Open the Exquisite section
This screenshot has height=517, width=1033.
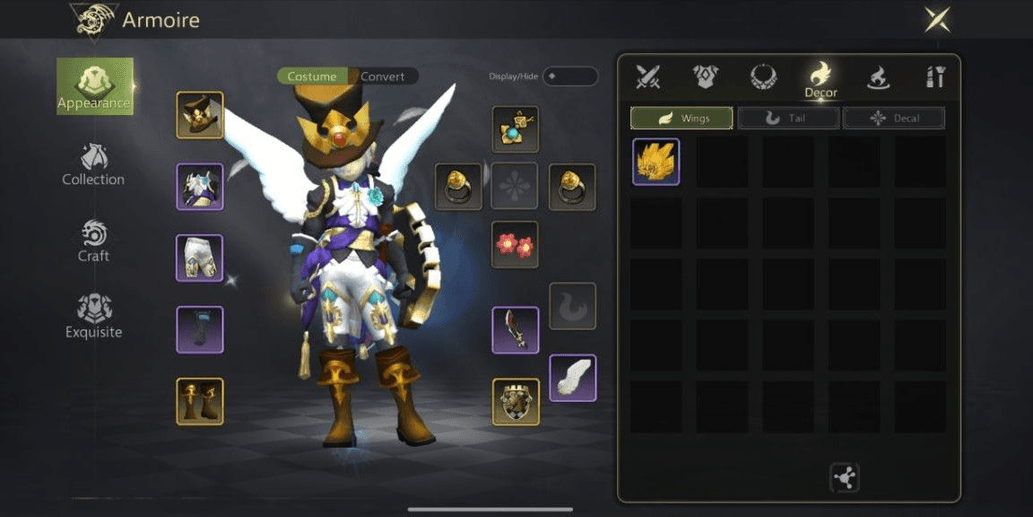coord(93,316)
